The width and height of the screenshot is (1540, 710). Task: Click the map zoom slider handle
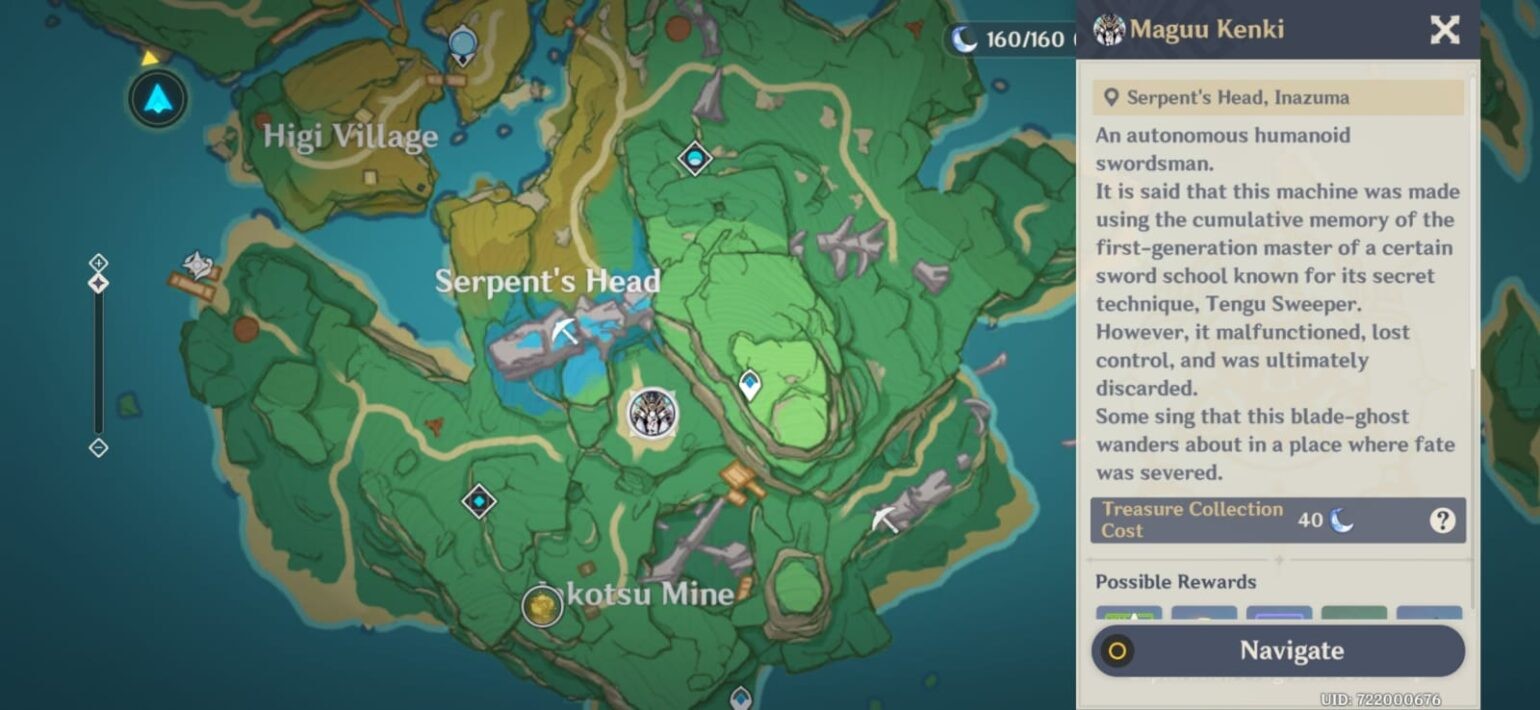[98, 283]
